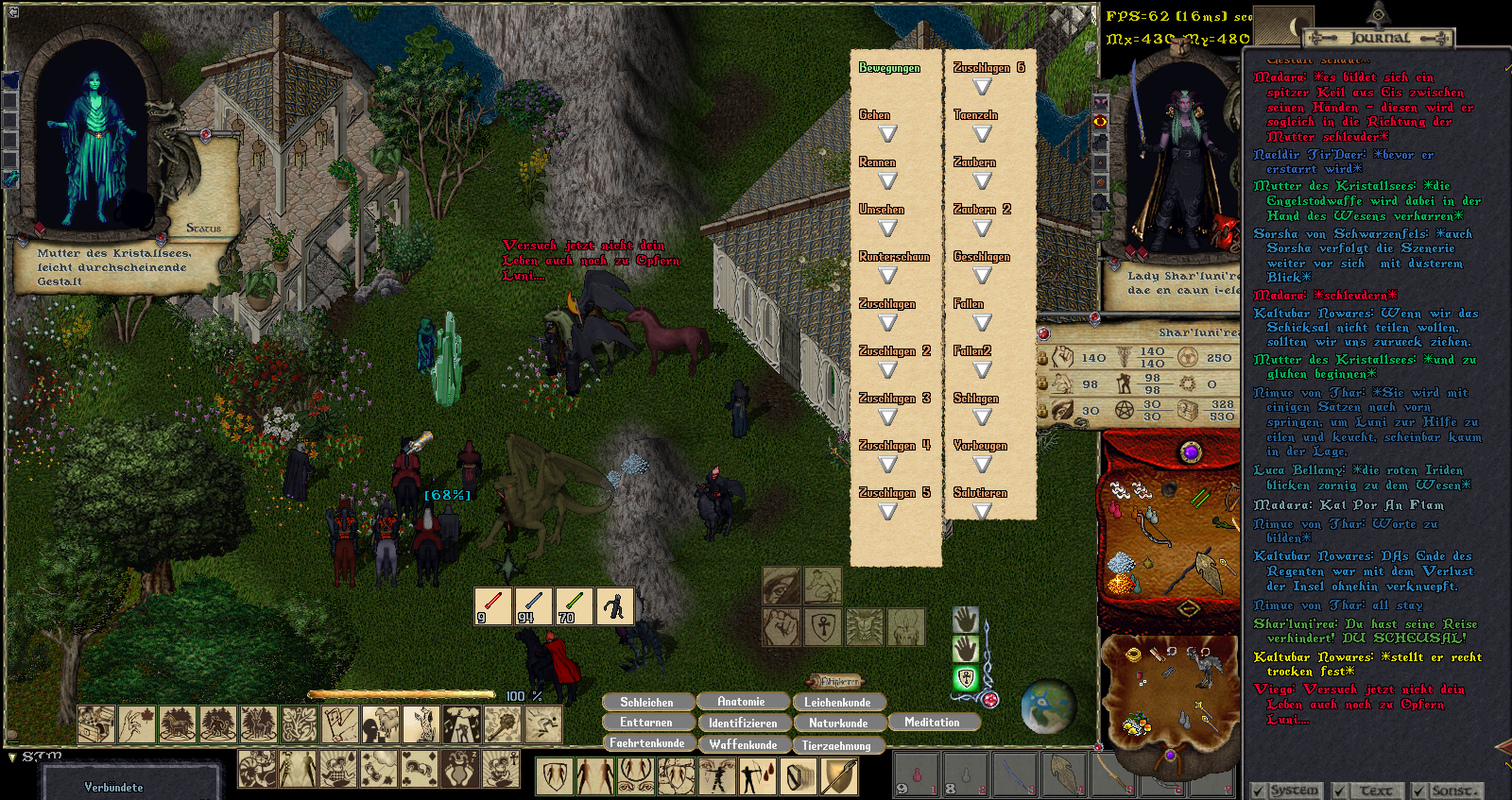Screen dimensions: 1512x800
Task: Click the Tierzaehmung skill button
Action: (x=837, y=745)
